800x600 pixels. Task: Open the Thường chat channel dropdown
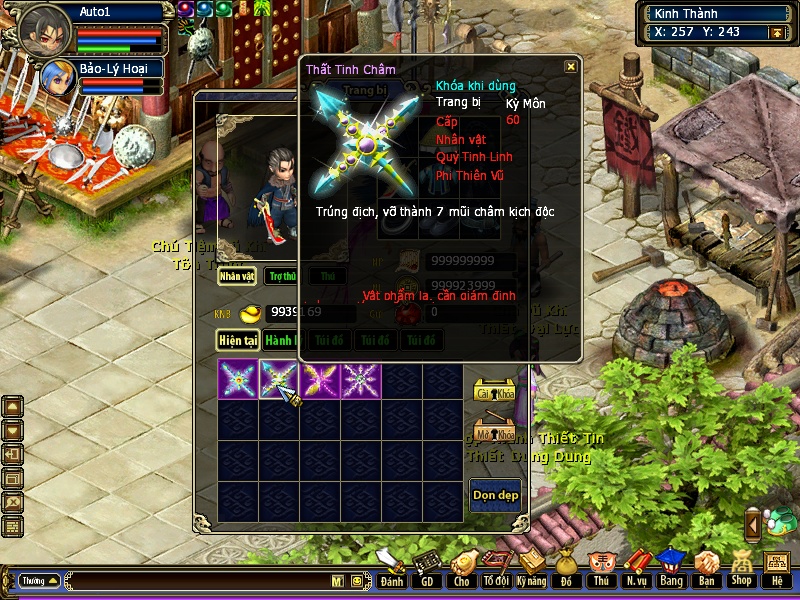point(39,580)
